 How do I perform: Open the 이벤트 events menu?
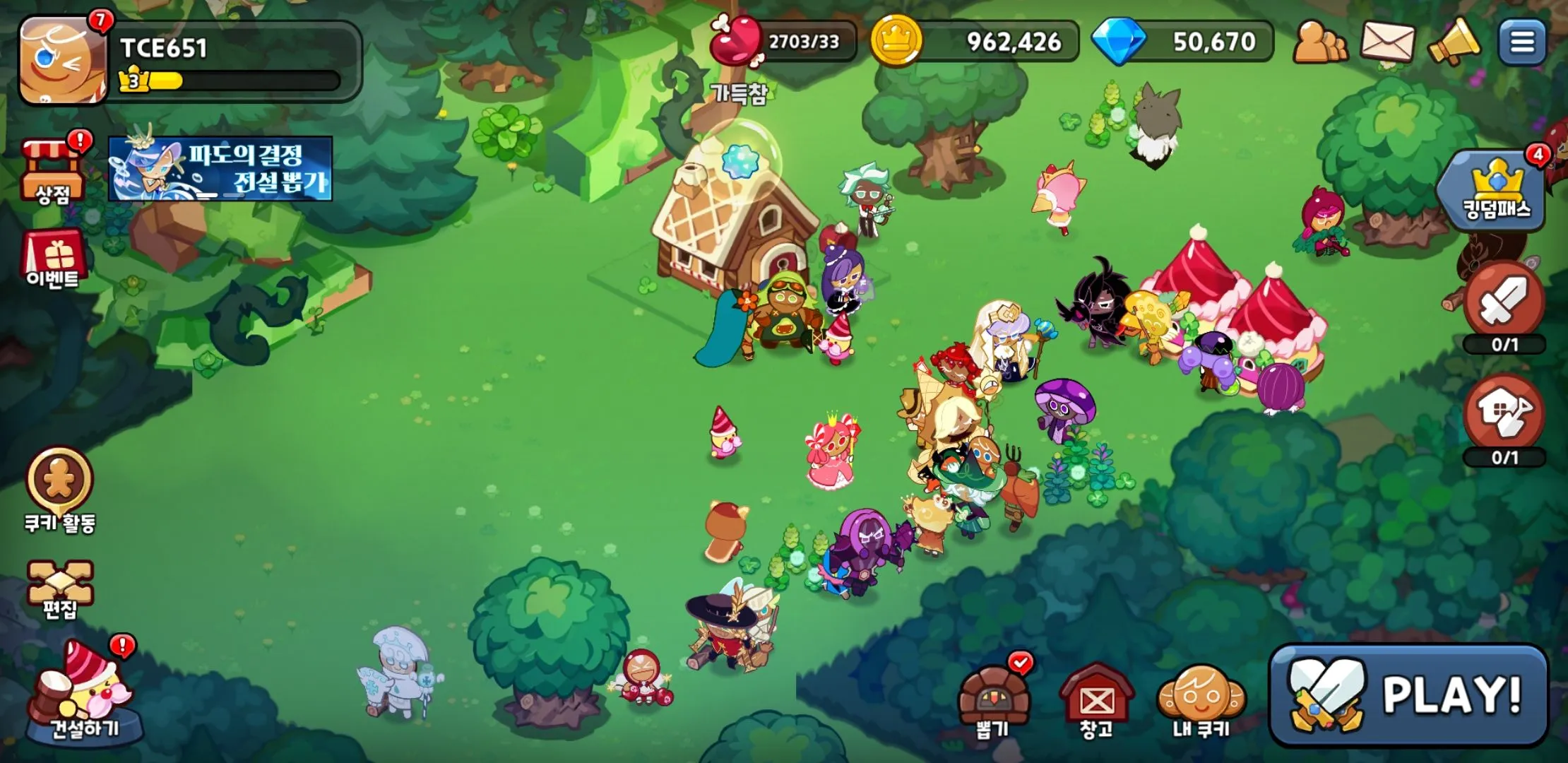click(54, 259)
